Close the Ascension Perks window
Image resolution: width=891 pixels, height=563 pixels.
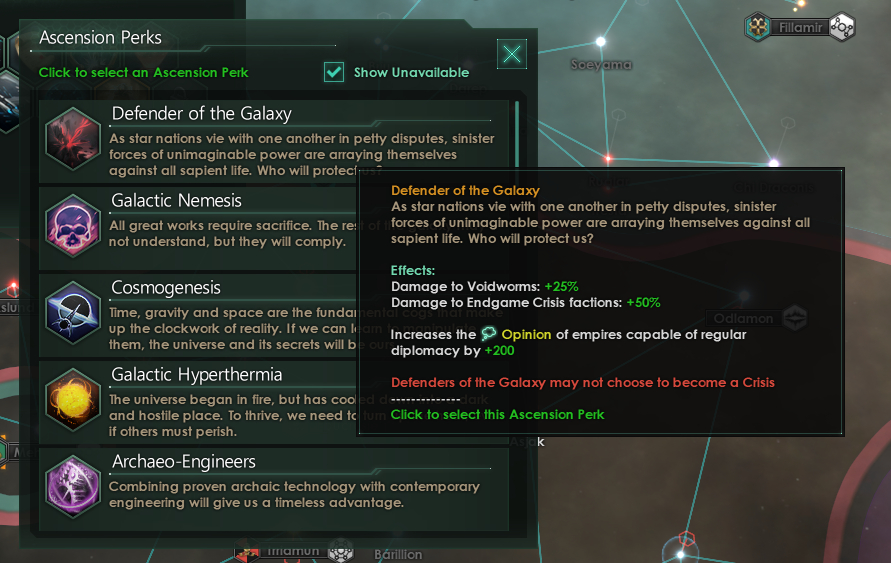click(512, 54)
